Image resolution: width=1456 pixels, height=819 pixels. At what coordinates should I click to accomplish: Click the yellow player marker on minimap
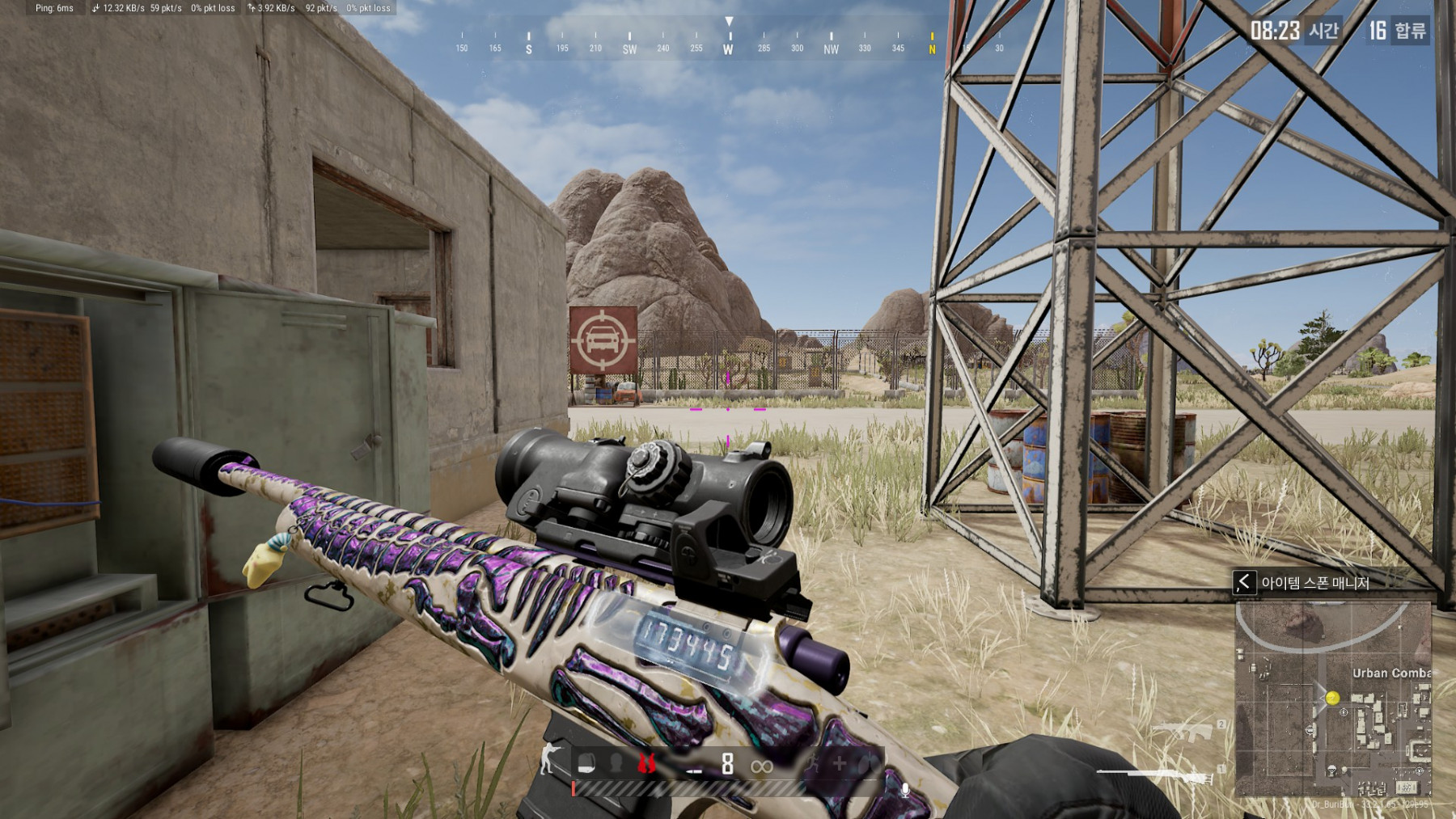pos(1332,697)
